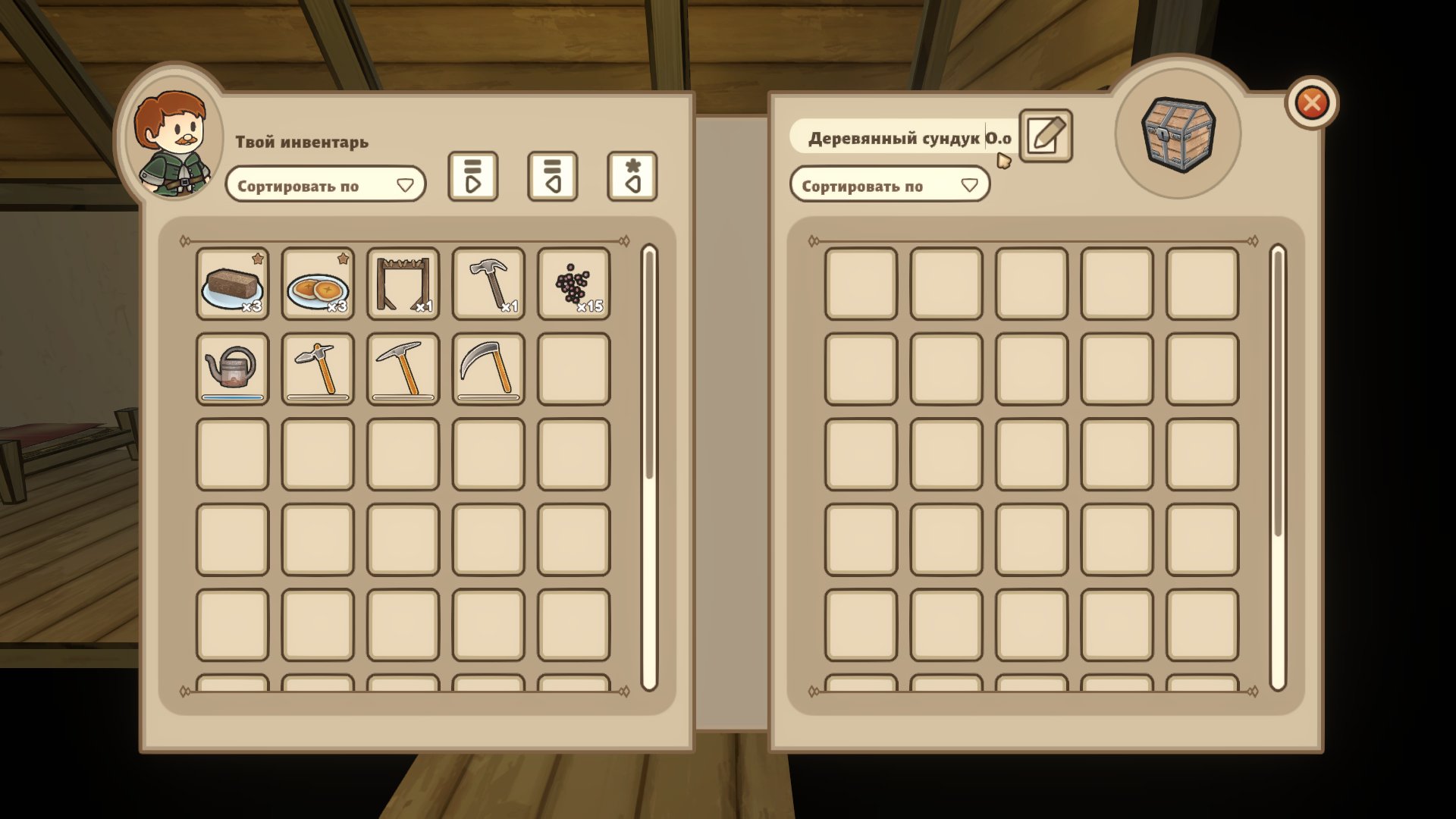The image size is (1456, 819).
Task: Click the take-all-from-chest arrow button
Action: coord(552,177)
